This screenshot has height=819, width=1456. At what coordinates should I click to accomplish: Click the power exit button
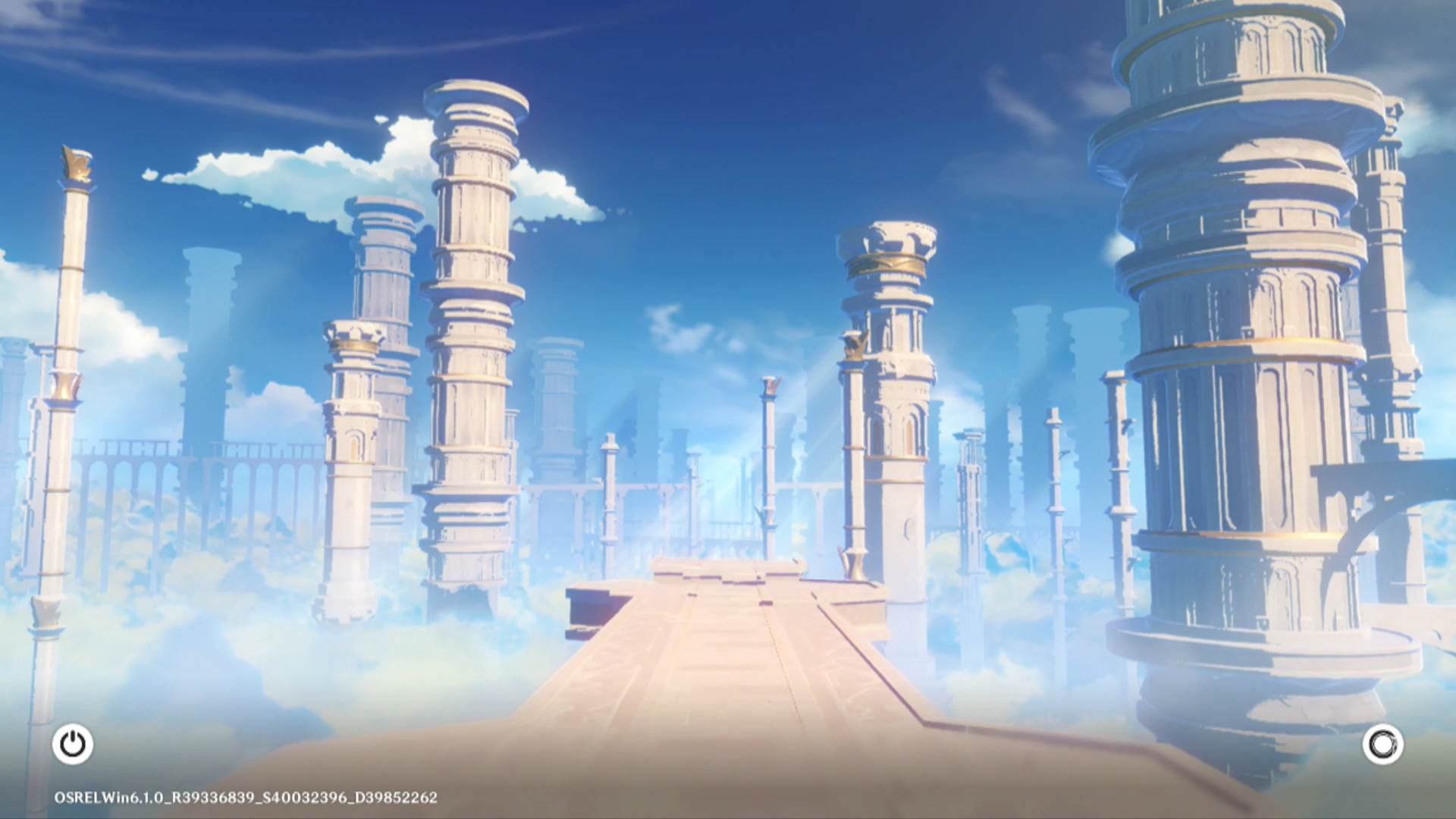73,744
